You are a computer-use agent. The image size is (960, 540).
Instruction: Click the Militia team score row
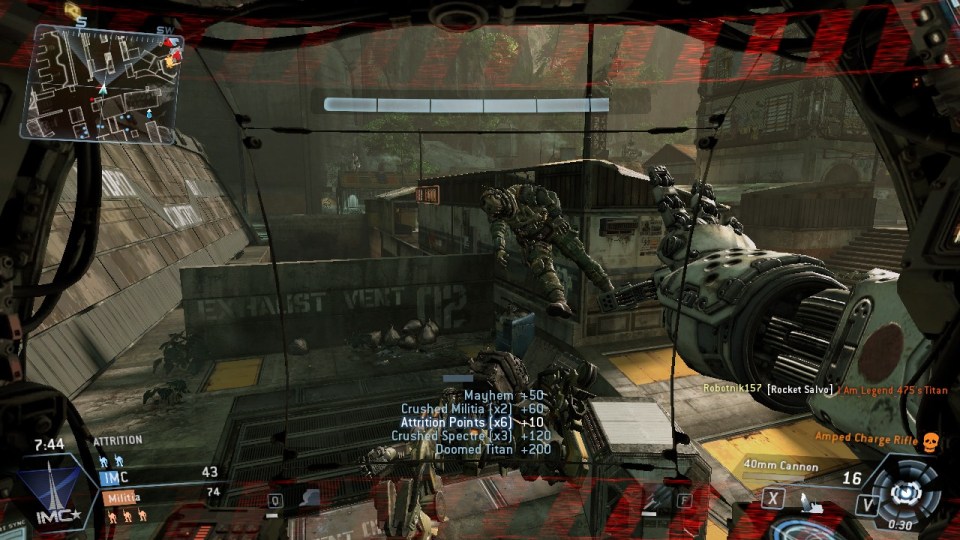160,496
